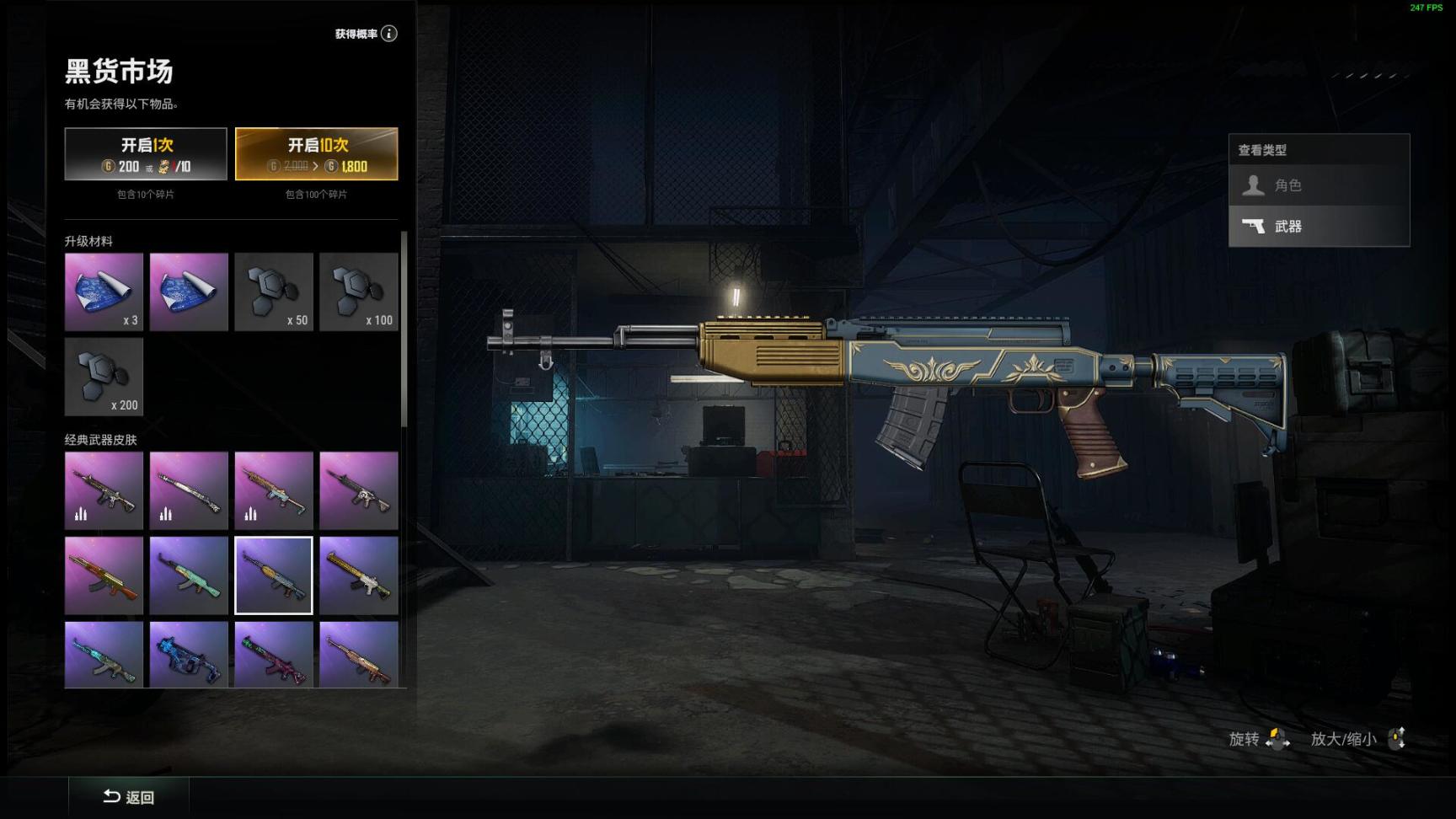Screen dimensions: 1456x819
Task: Expand the 经典武器皮肤 section header
Action: tap(102, 440)
